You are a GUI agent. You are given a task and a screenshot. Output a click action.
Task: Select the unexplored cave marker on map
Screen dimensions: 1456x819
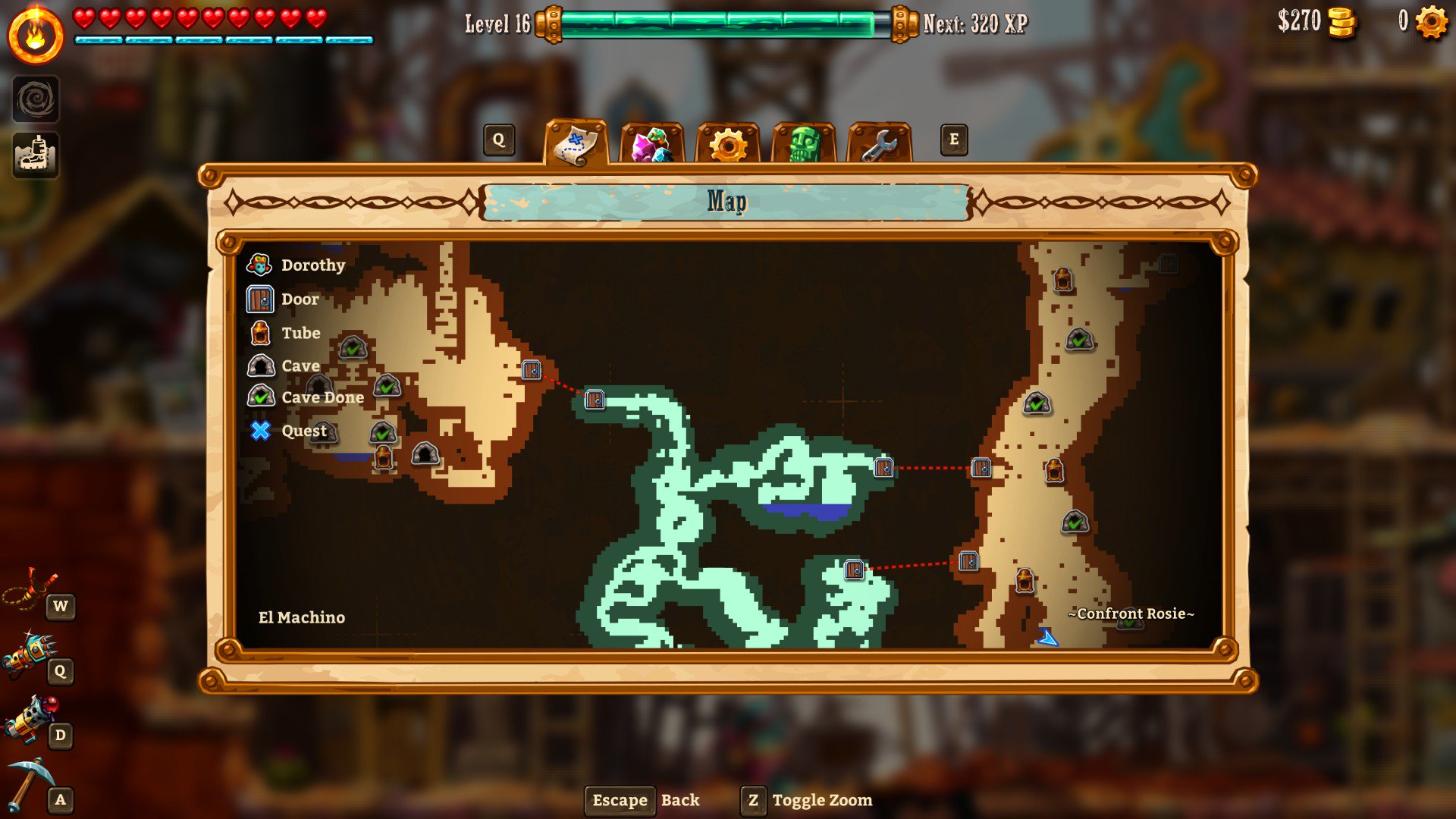pos(425,454)
